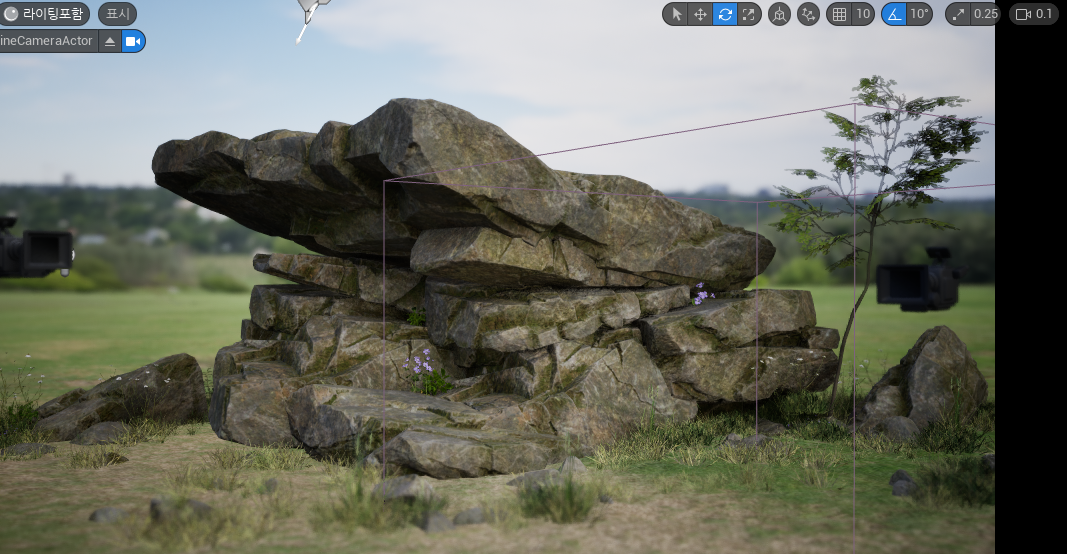
Task: Click the CineCameraActor pilot label
Action: click(46, 41)
